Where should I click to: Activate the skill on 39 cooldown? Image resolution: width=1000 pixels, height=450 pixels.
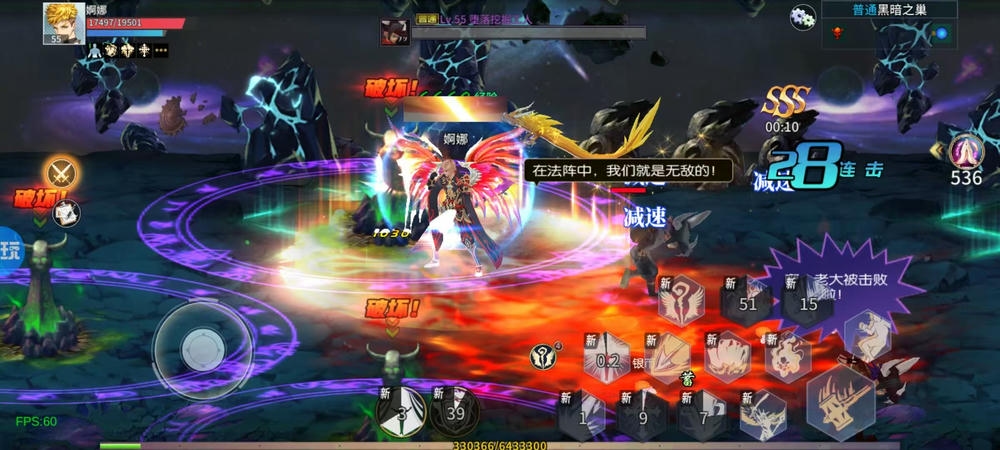tap(455, 411)
